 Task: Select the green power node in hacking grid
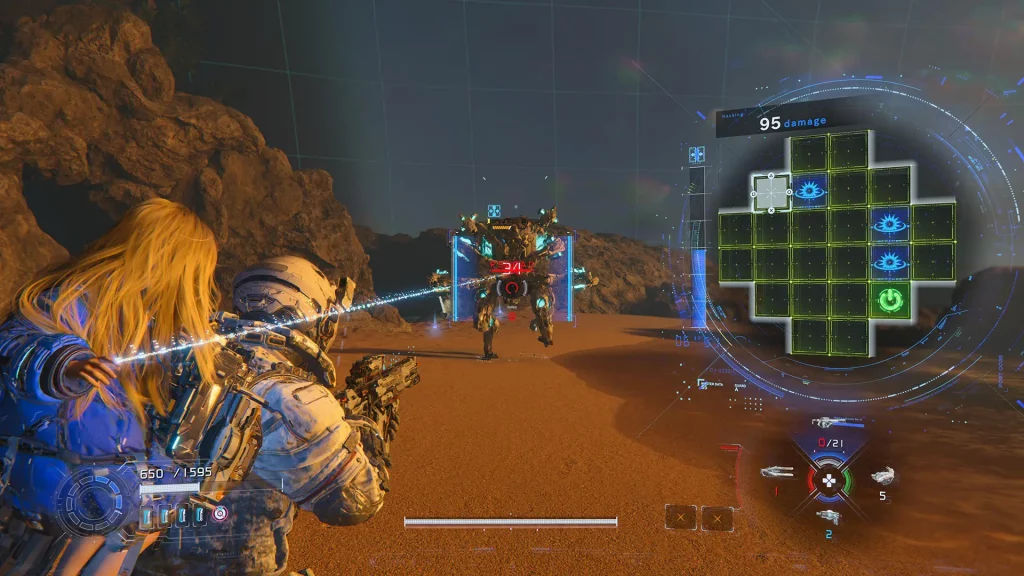(889, 300)
